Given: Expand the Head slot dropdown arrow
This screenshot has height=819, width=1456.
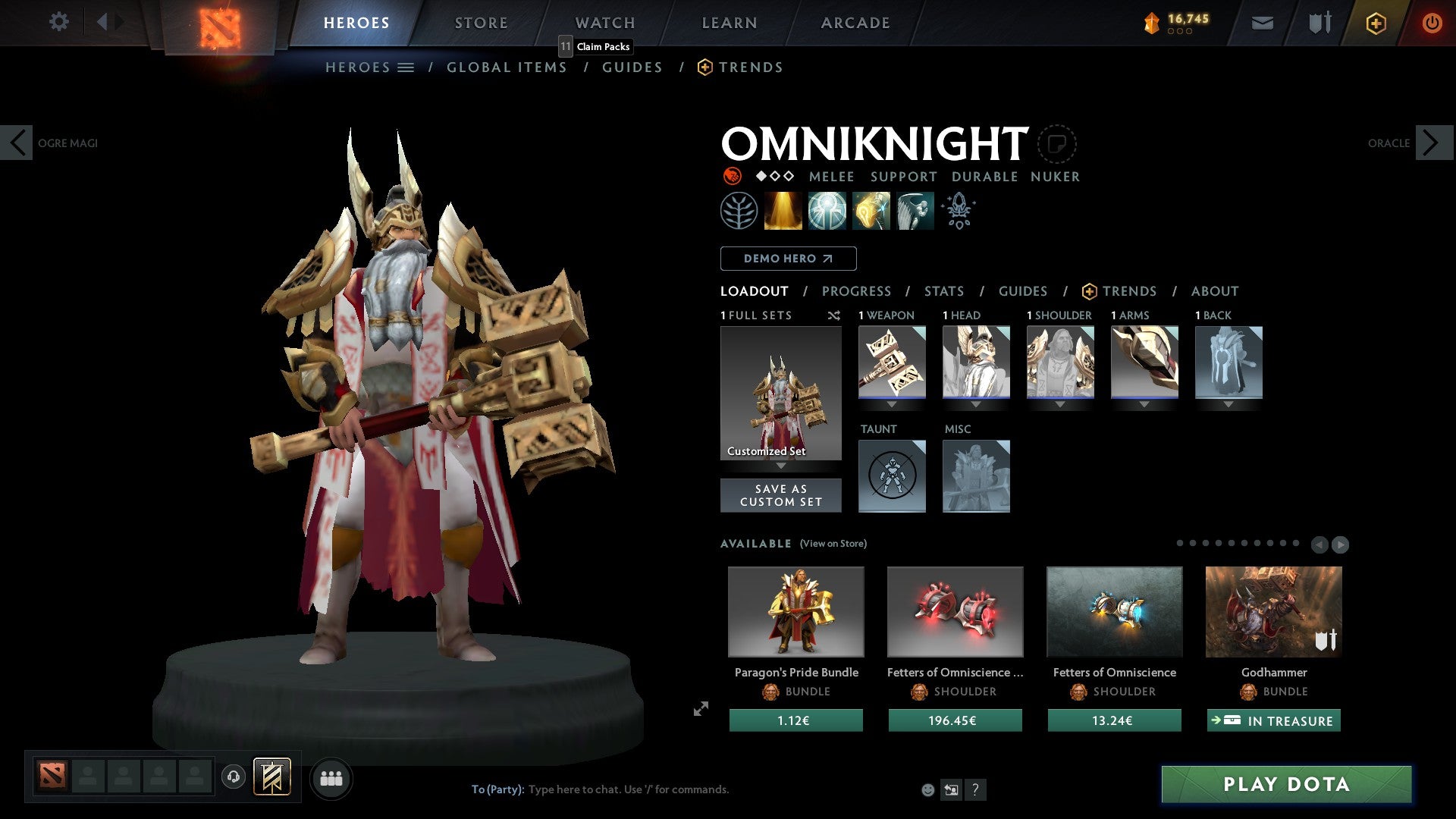Looking at the screenshot, I should (x=976, y=405).
